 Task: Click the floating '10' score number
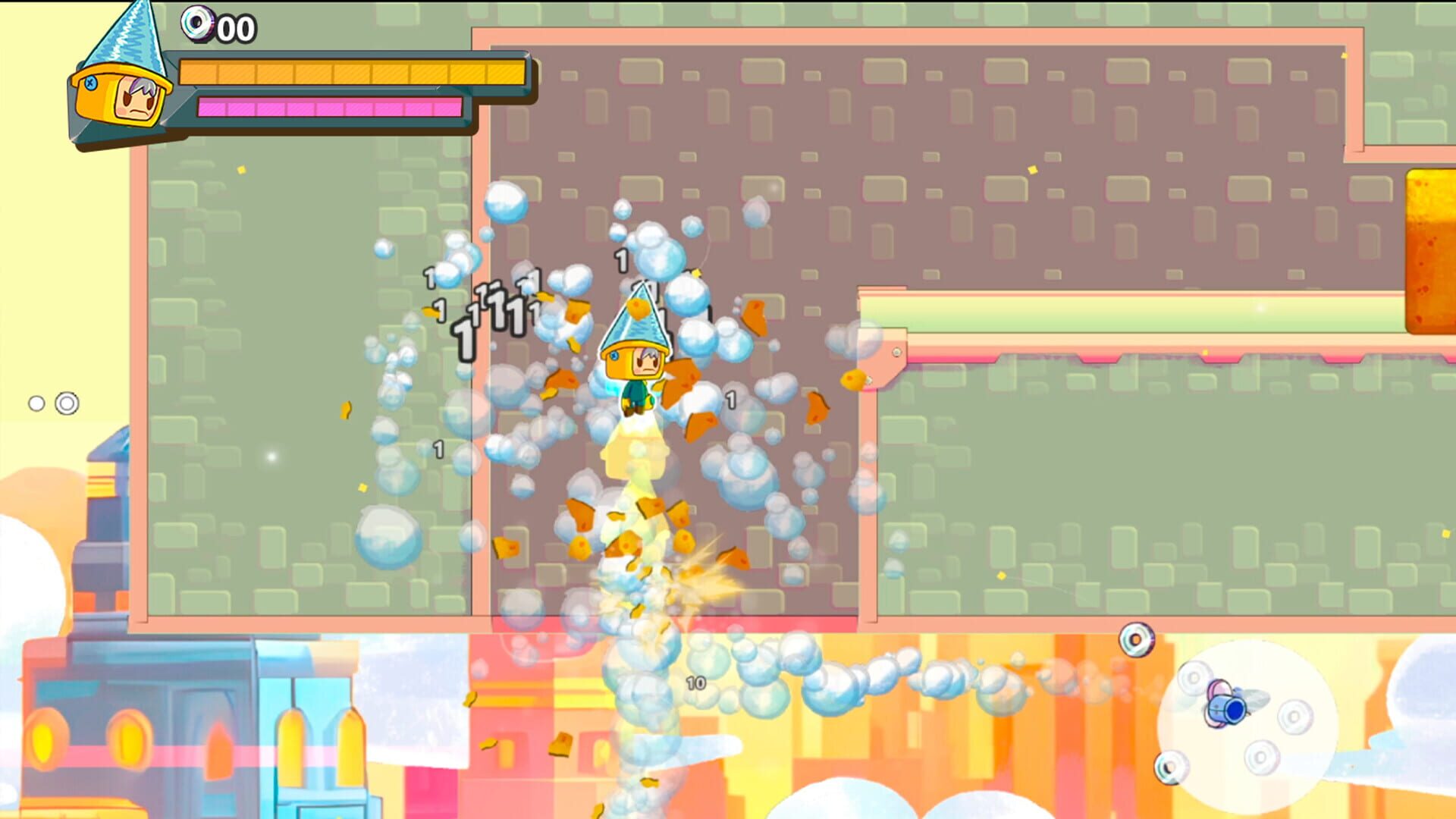pos(695,682)
